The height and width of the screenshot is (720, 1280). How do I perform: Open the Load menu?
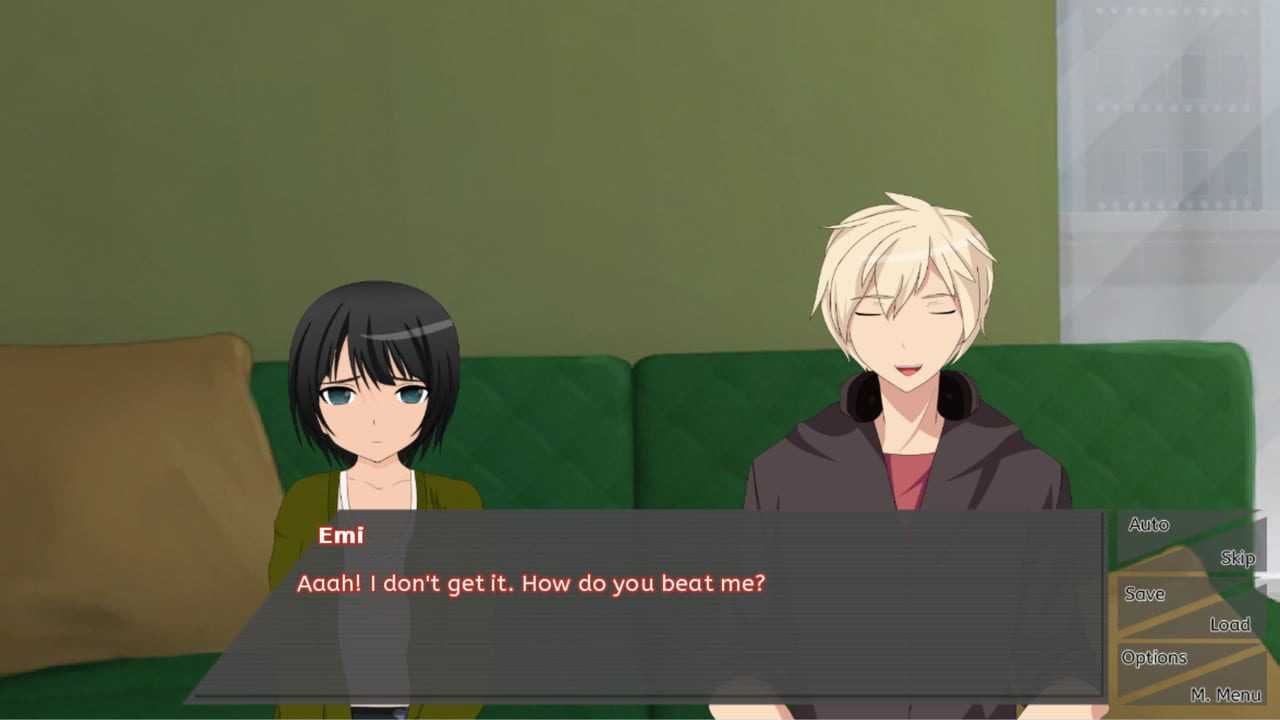[x=1229, y=625]
